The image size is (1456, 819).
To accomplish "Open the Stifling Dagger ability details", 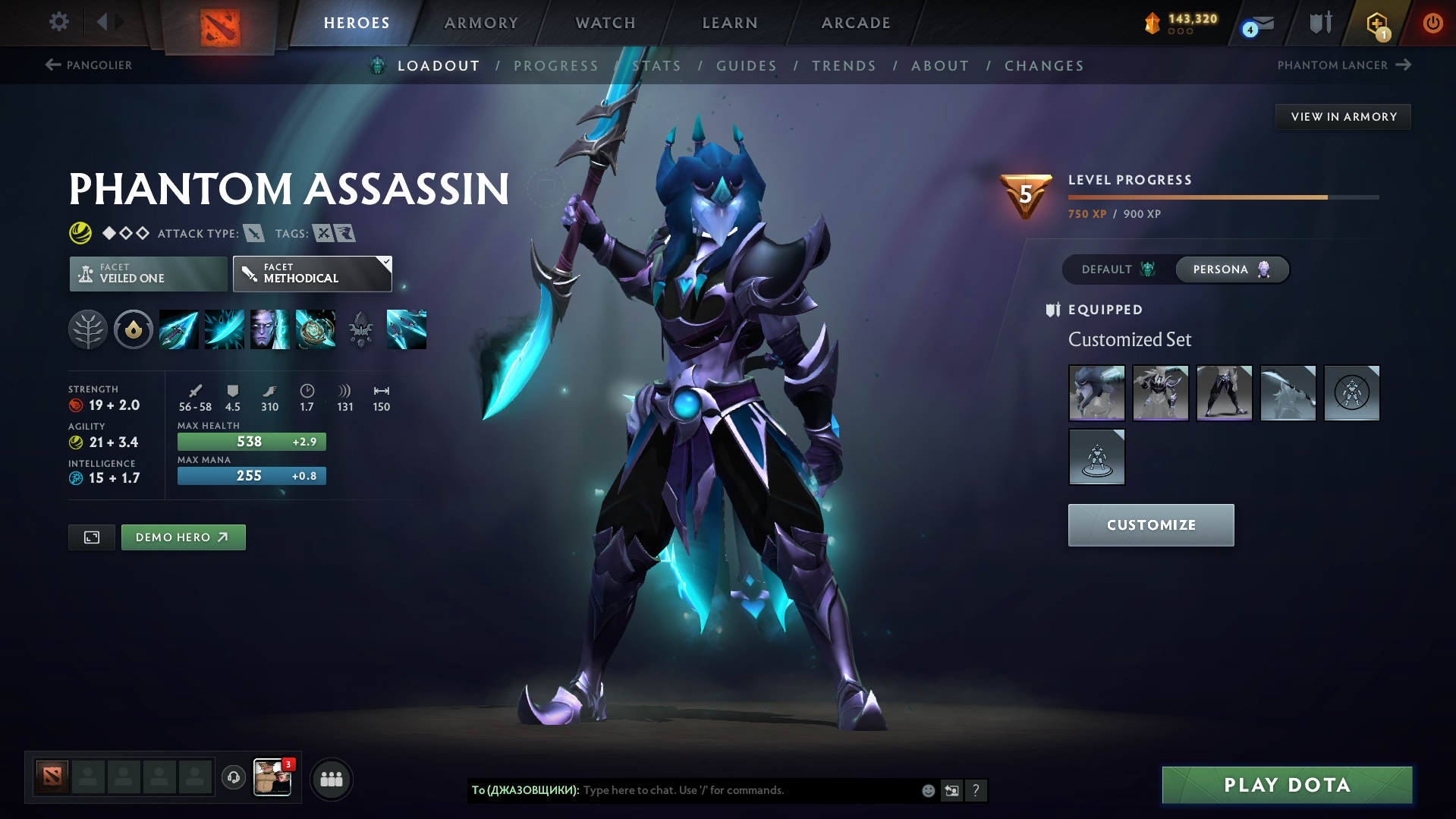I will (x=178, y=329).
